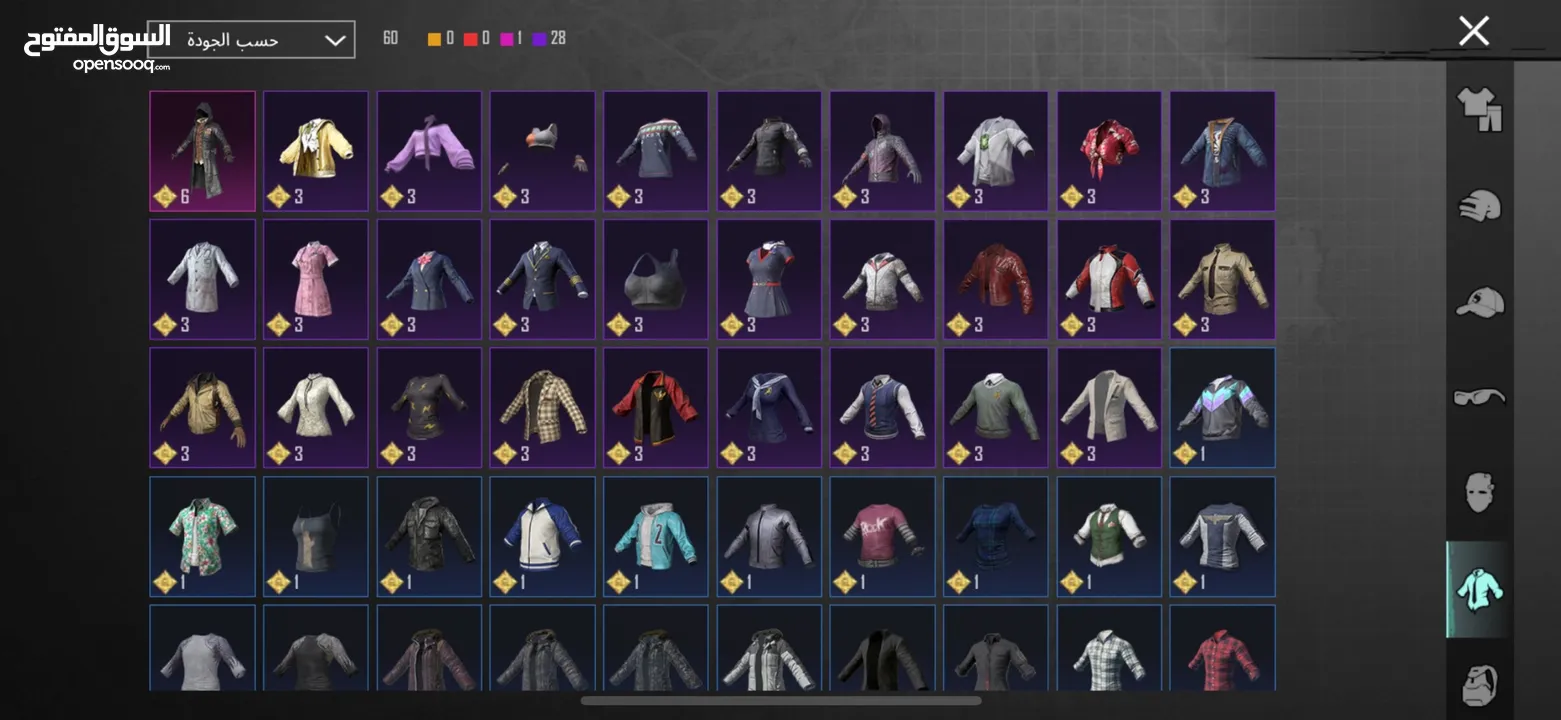Select the hooded trench coat item

pos(202,150)
